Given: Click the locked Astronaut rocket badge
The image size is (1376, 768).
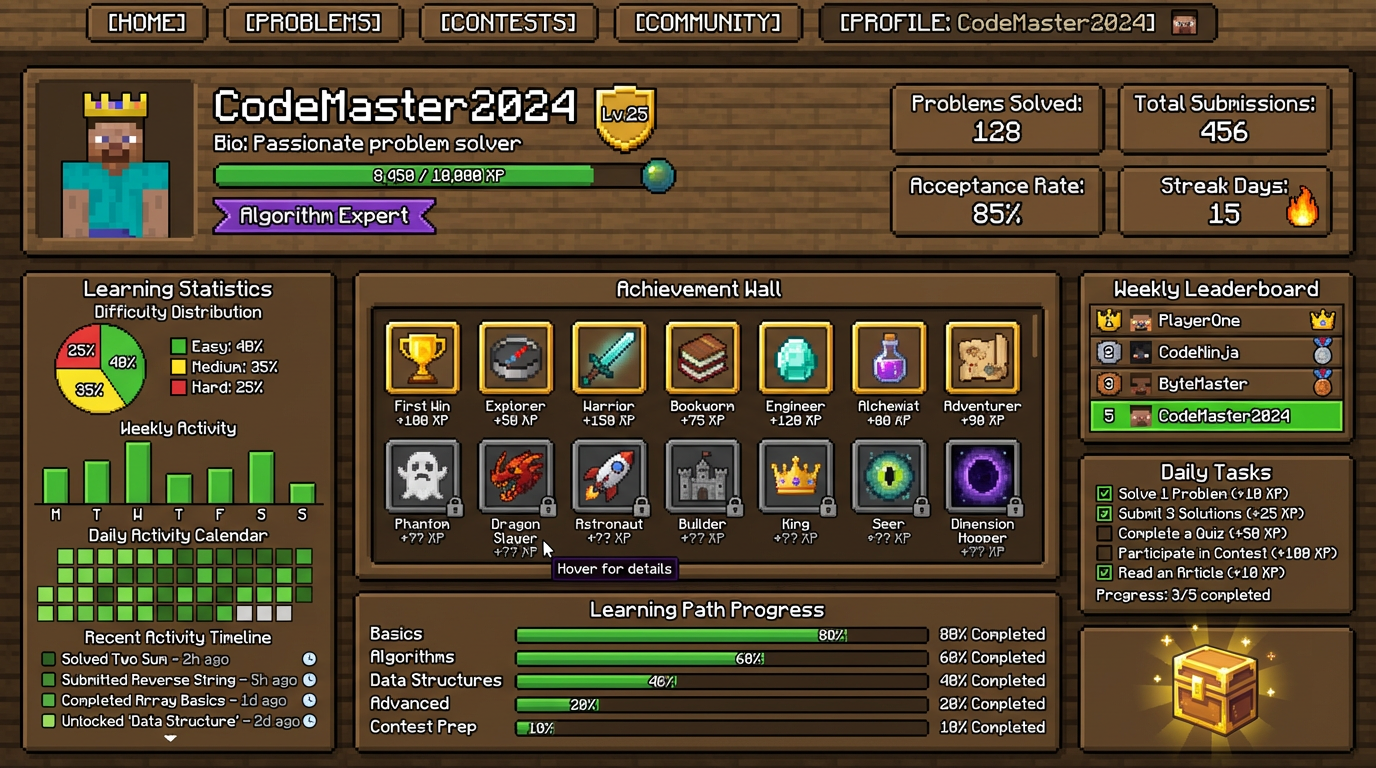Looking at the screenshot, I should point(609,476).
